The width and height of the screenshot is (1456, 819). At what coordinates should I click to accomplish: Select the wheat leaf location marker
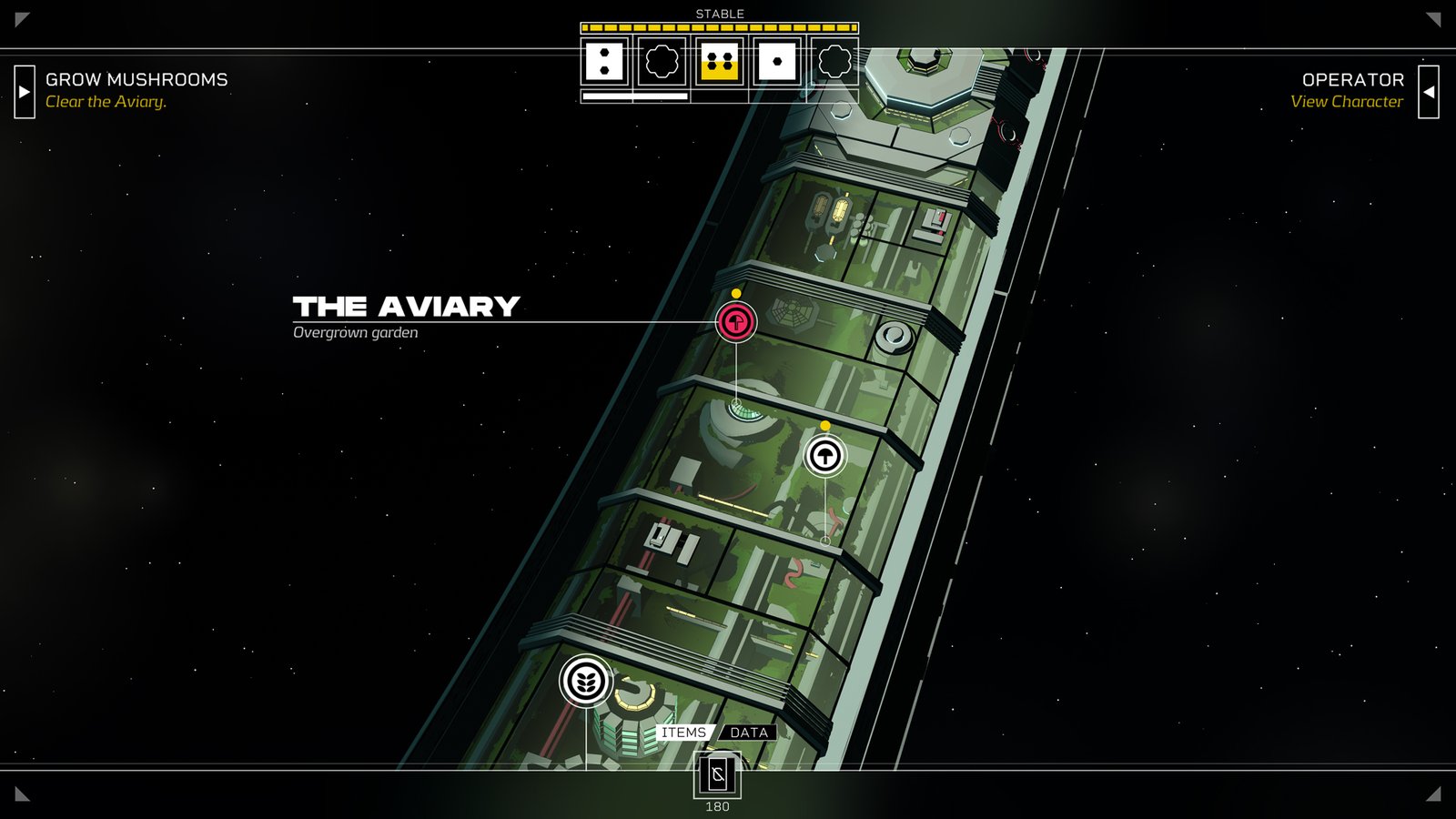coord(586,681)
